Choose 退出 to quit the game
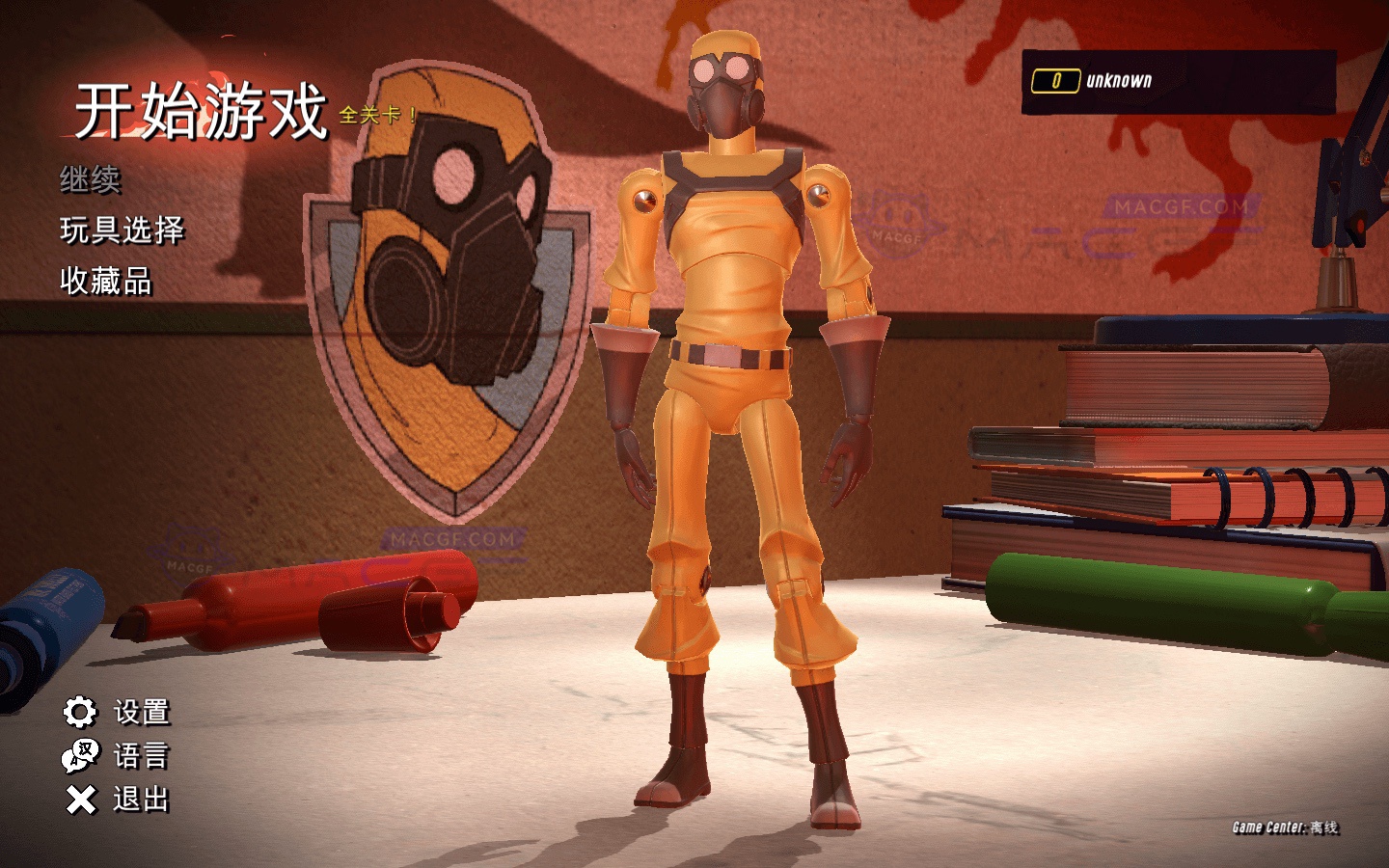The image size is (1389, 868). (x=143, y=800)
